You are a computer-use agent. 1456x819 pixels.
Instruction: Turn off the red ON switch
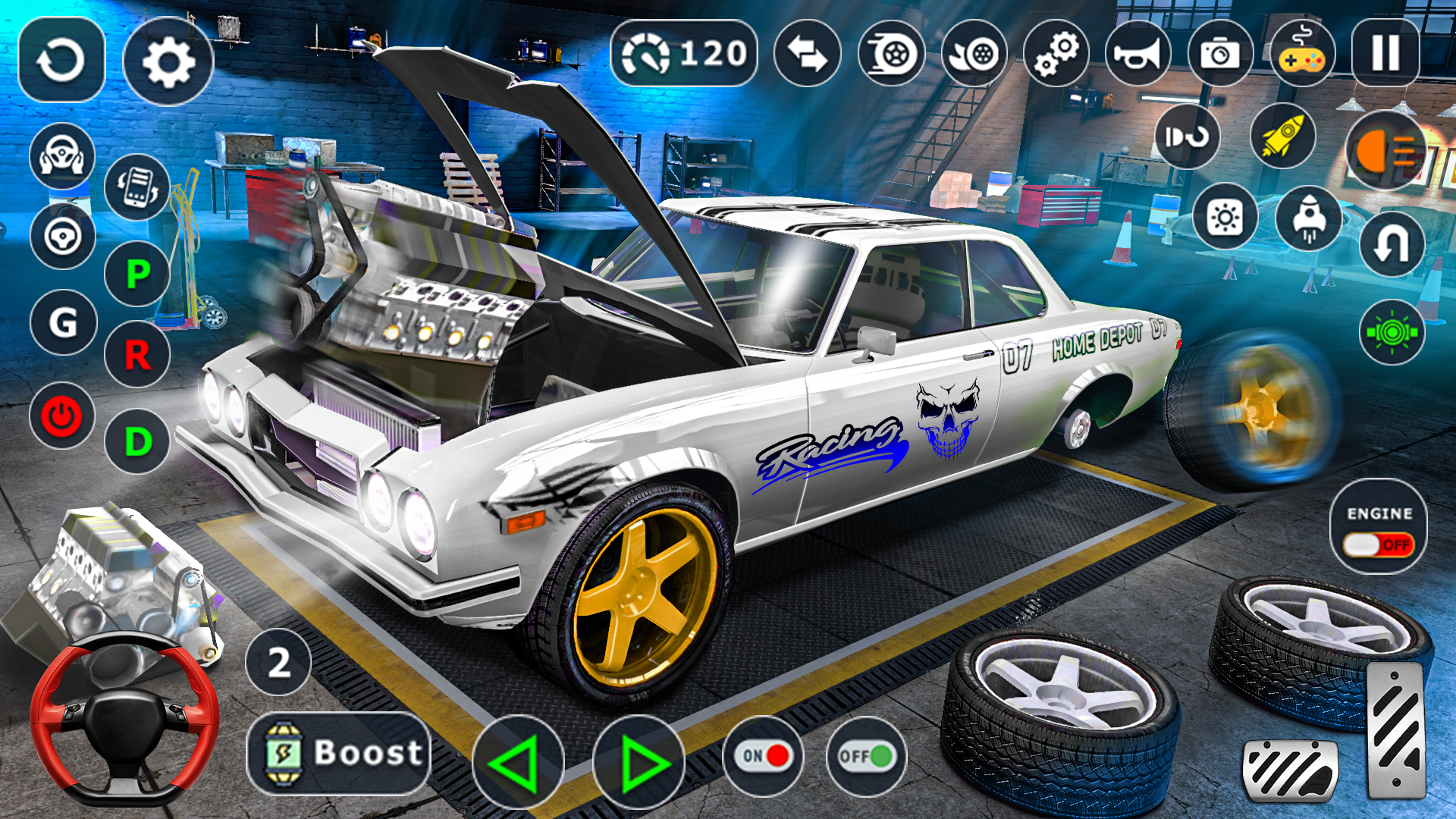[762, 755]
